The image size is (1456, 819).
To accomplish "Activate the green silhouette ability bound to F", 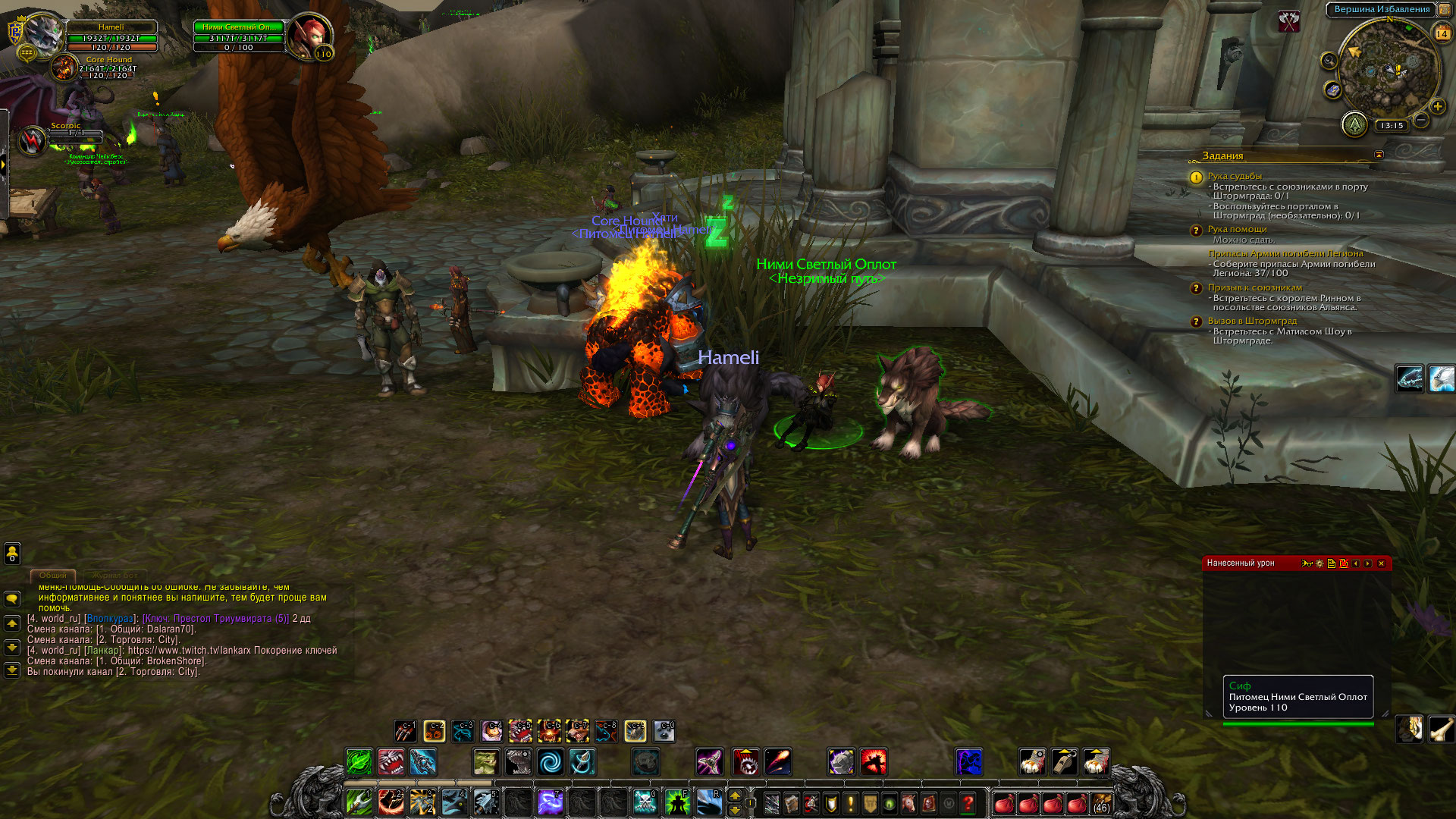I will [x=676, y=802].
